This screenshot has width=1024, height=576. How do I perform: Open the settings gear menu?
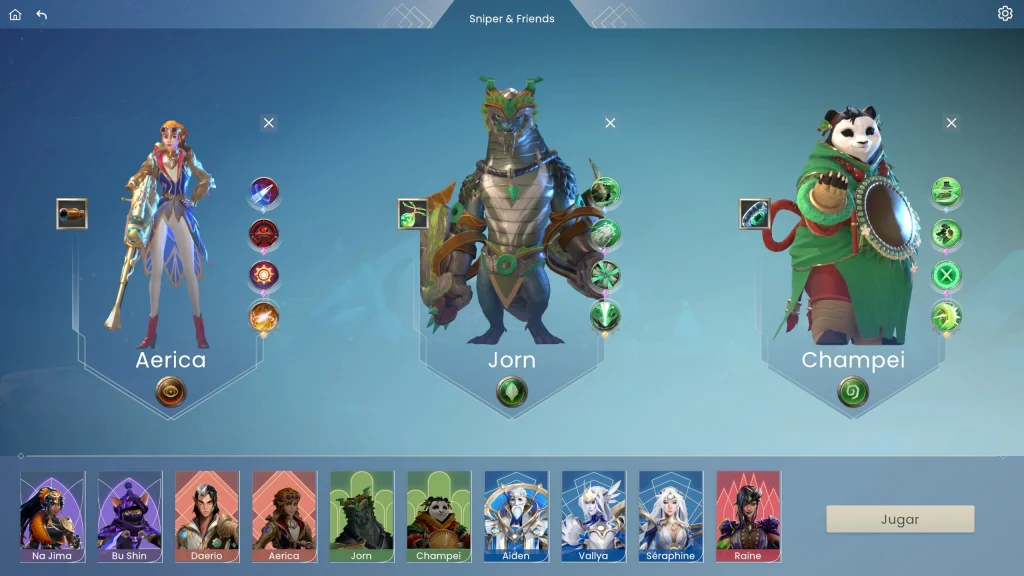(1005, 14)
